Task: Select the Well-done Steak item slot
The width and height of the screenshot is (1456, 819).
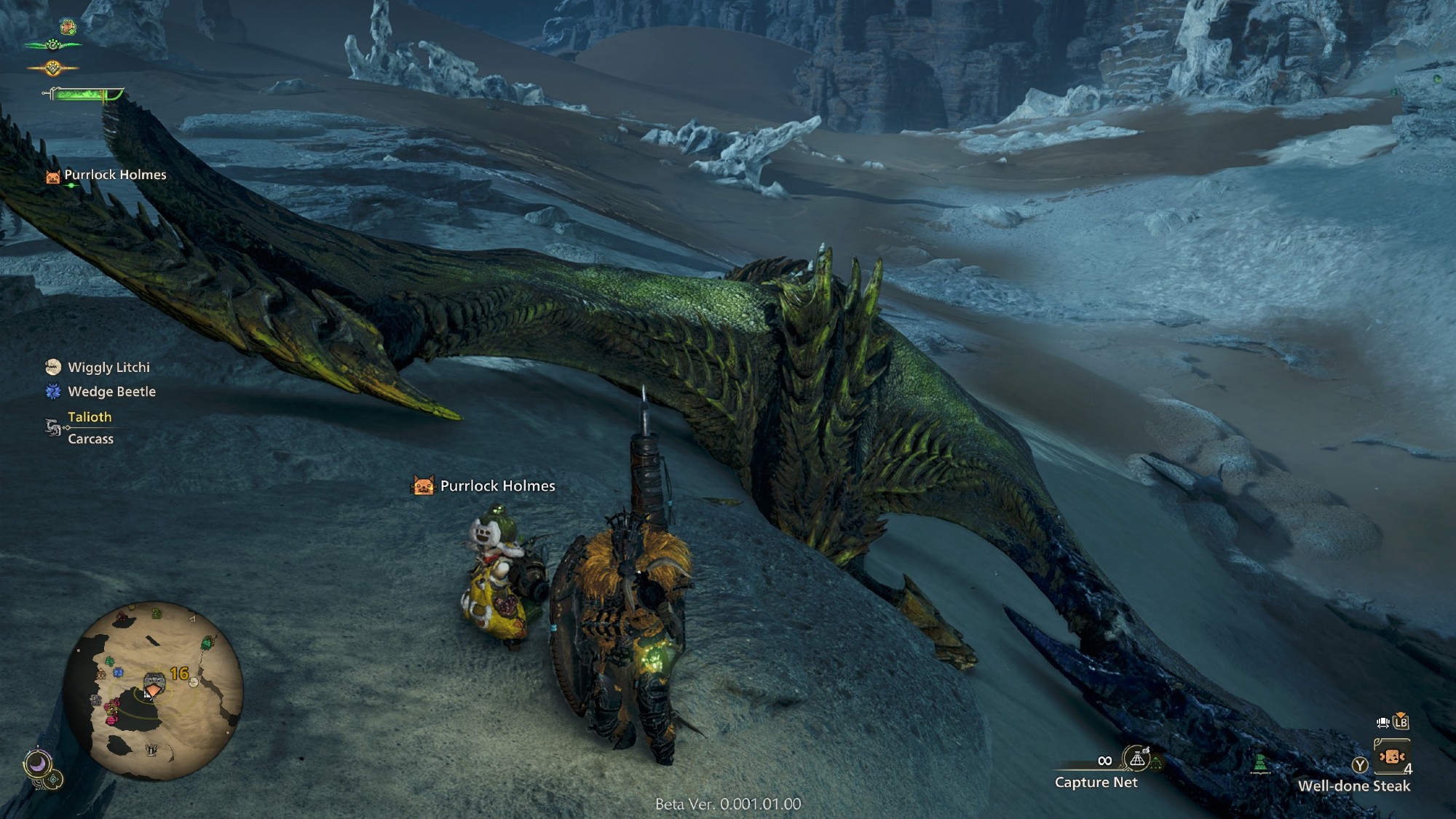Action: coord(1391,758)
